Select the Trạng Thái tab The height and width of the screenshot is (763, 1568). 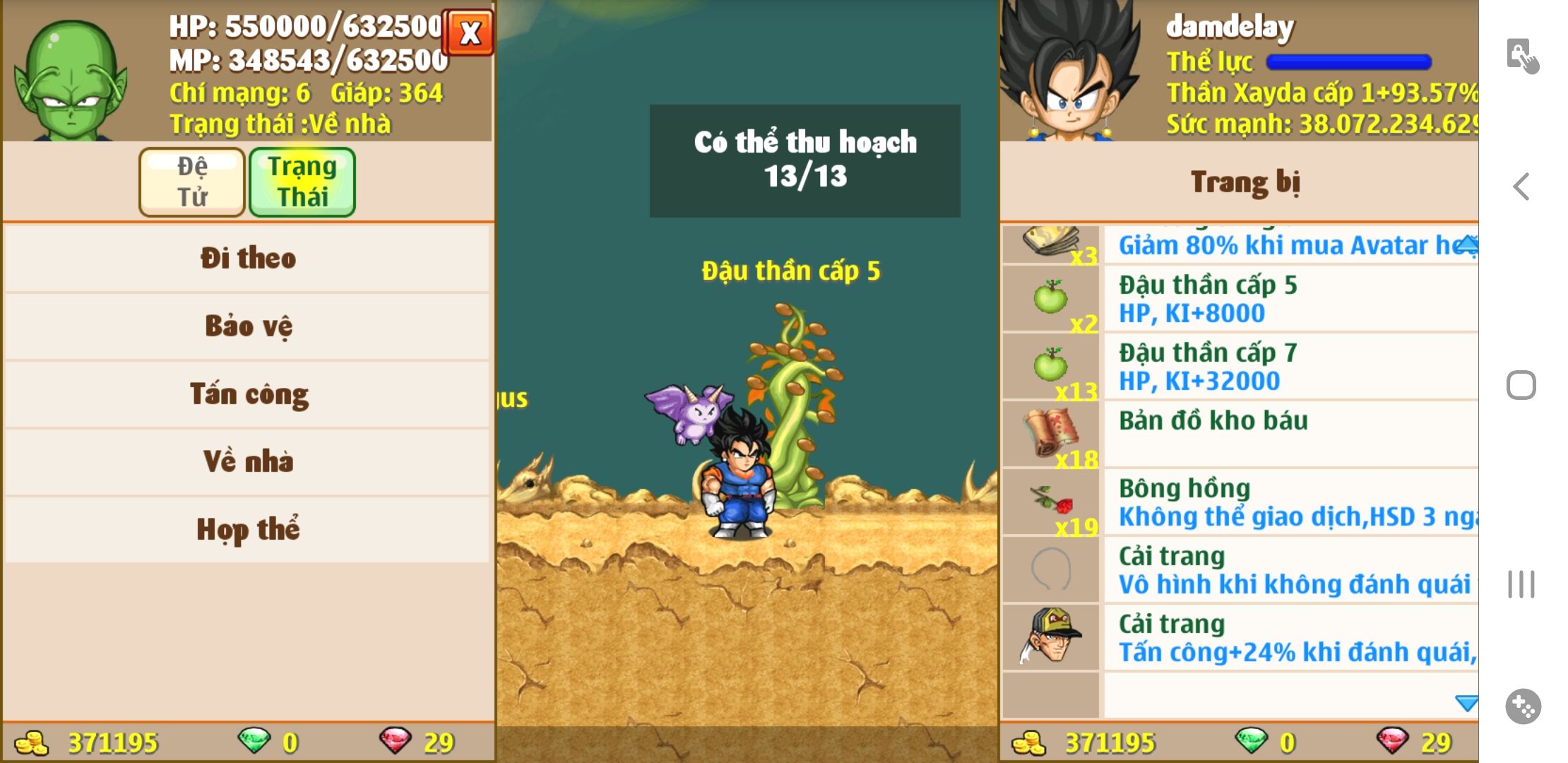coord(302,182)
